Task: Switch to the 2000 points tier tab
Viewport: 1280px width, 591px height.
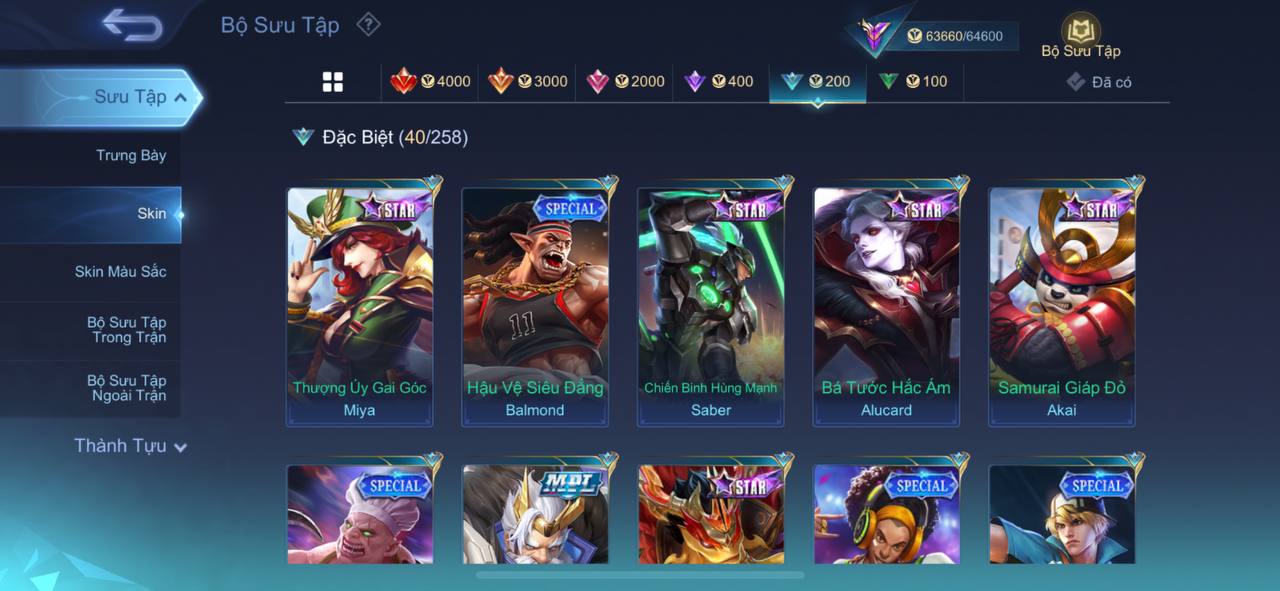Action: [625, 82]
